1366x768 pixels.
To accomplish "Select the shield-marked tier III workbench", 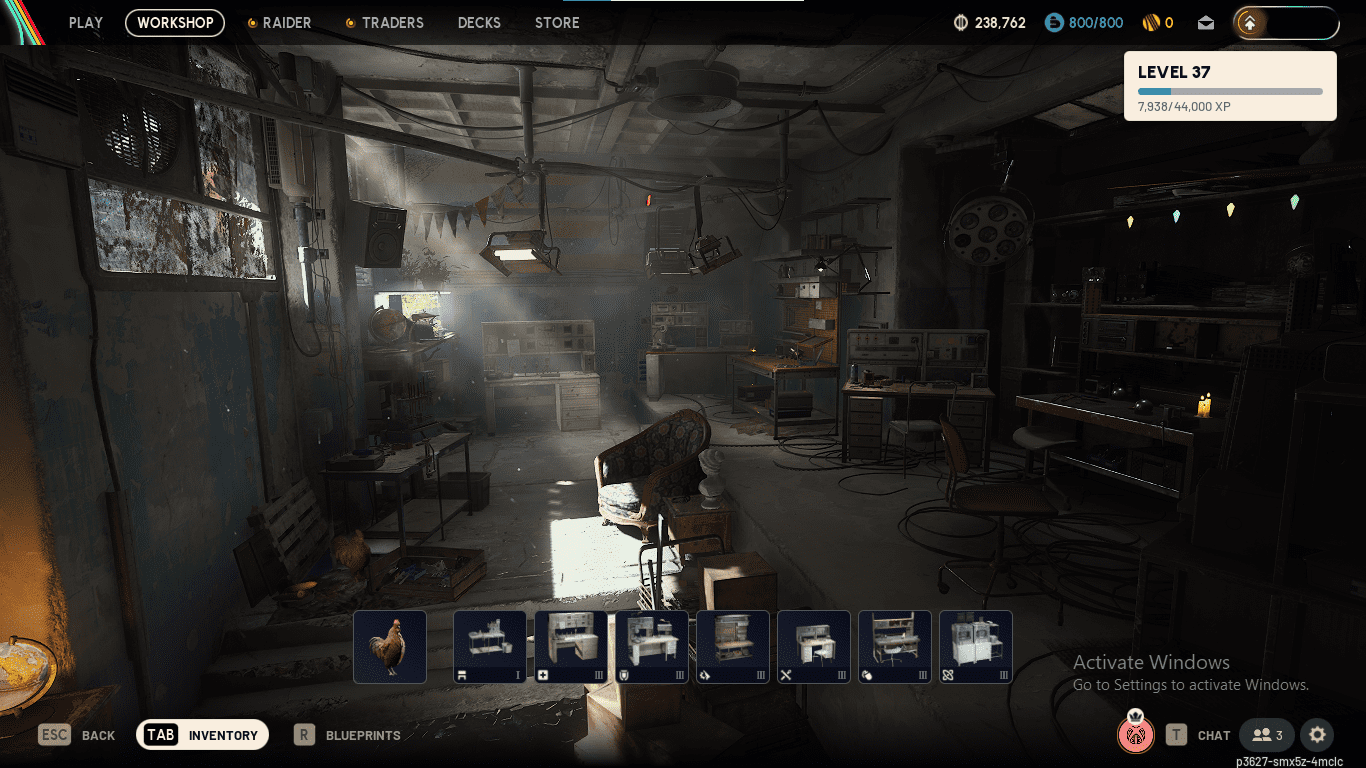I will [x=653, y=646].
